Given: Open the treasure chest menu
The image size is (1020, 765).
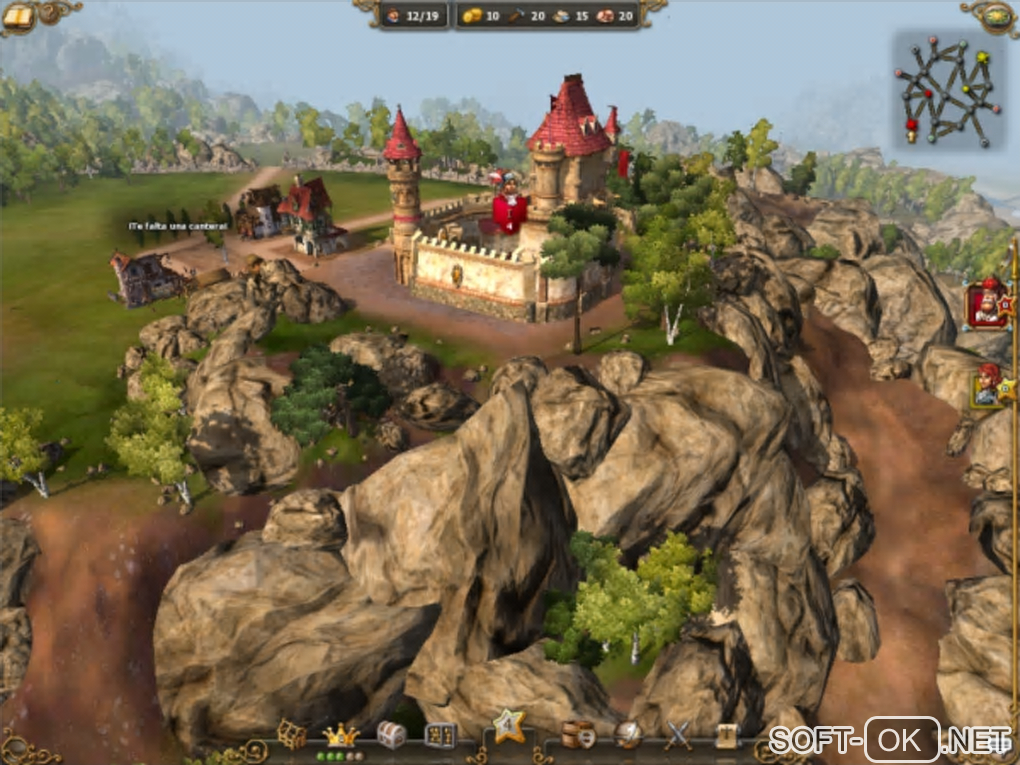Looking at the screenshot, I should tap(391, 735).
